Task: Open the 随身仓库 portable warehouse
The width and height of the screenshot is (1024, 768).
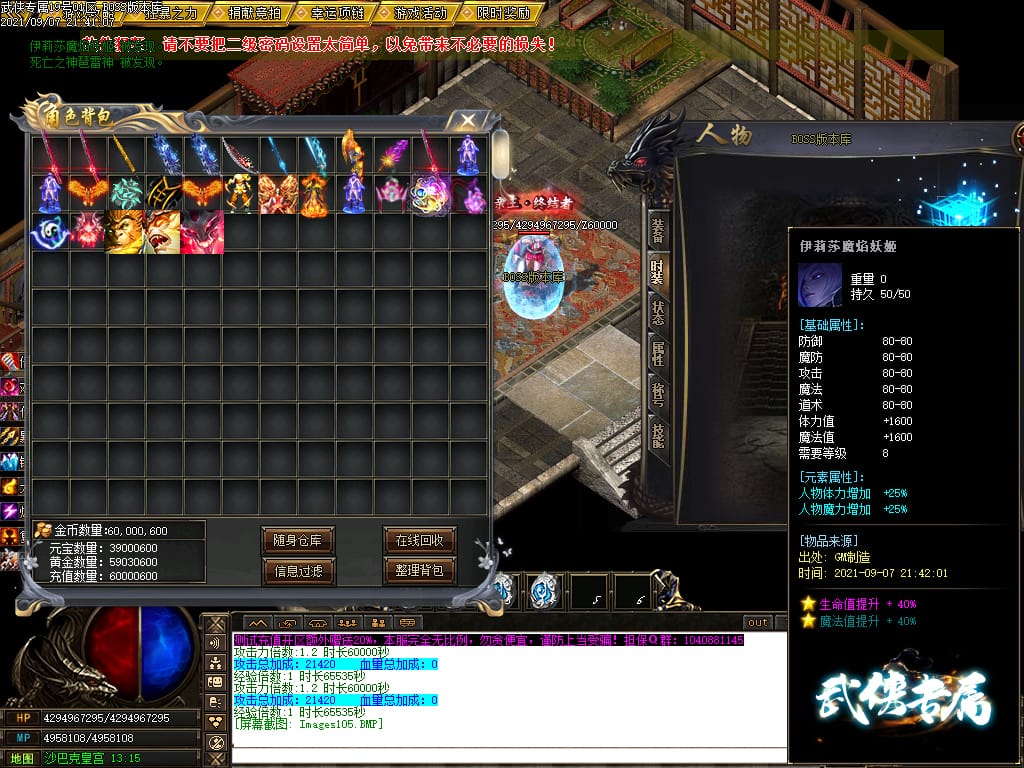Action: (298, 541)
